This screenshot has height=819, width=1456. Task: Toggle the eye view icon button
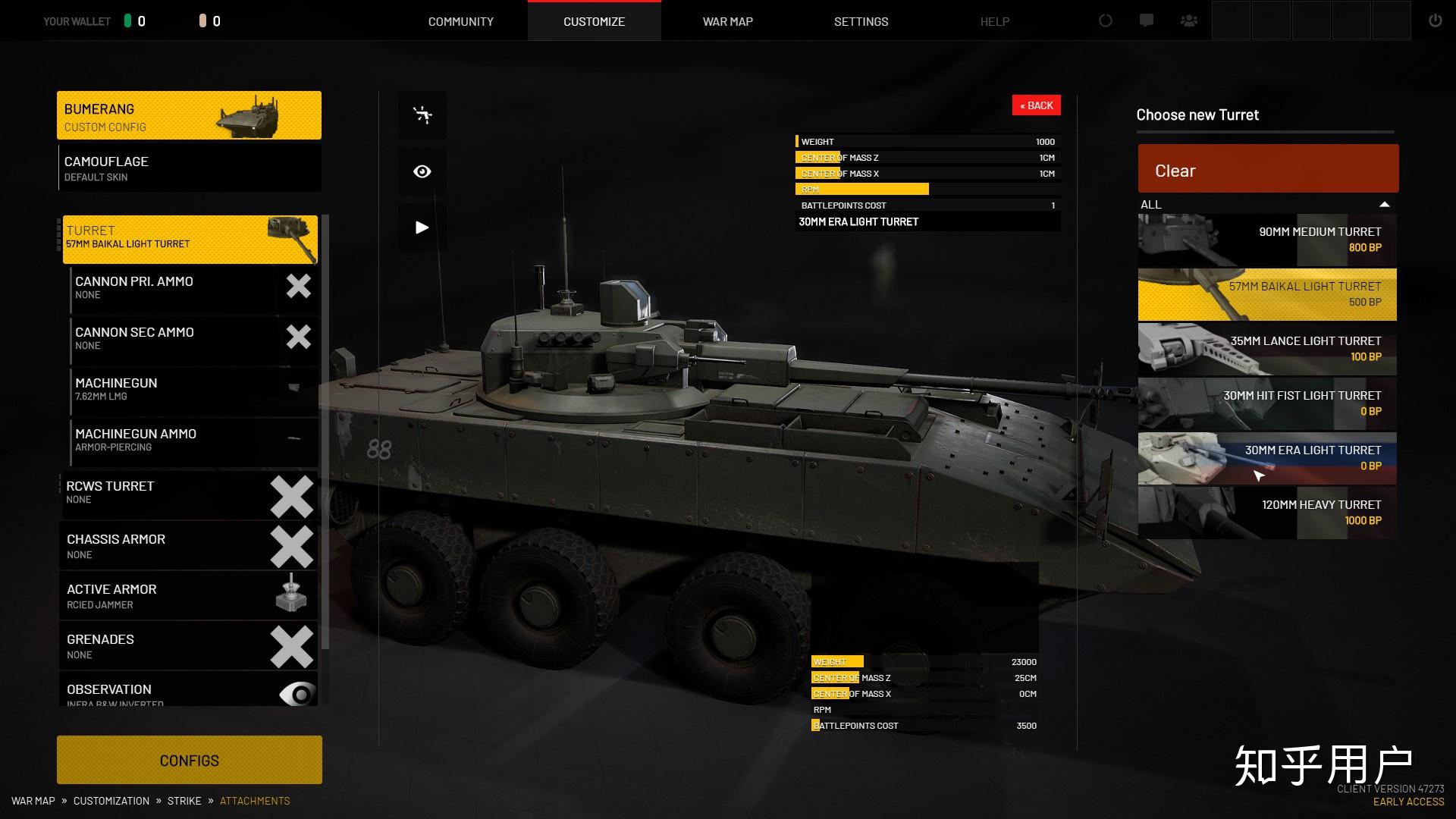(x=422, y=171)
